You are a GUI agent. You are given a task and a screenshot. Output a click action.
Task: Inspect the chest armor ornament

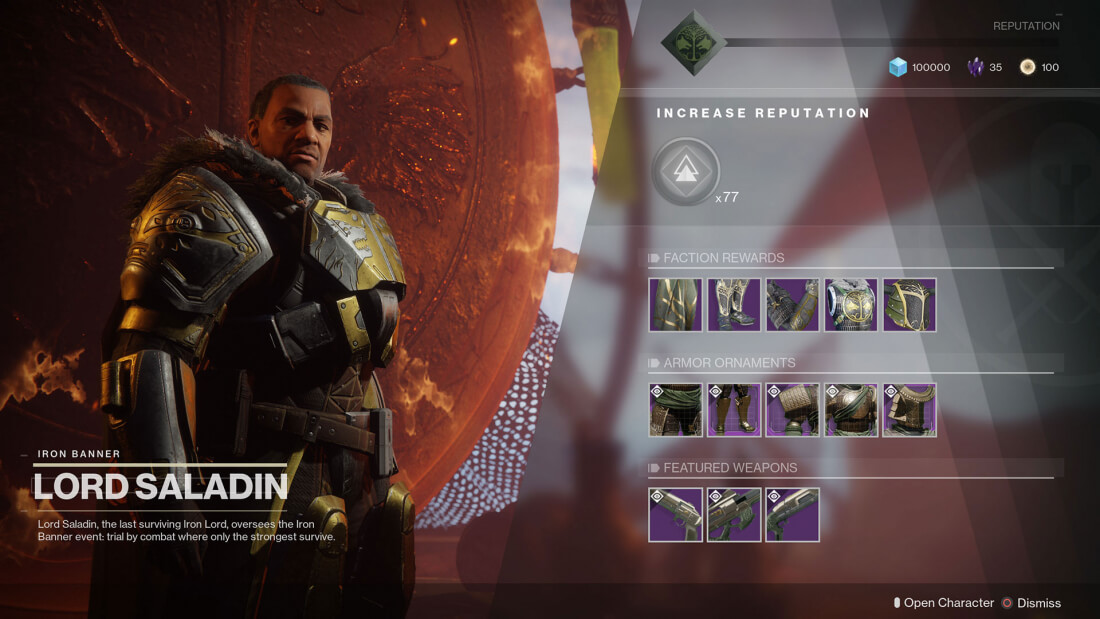(x=851, y=410)
